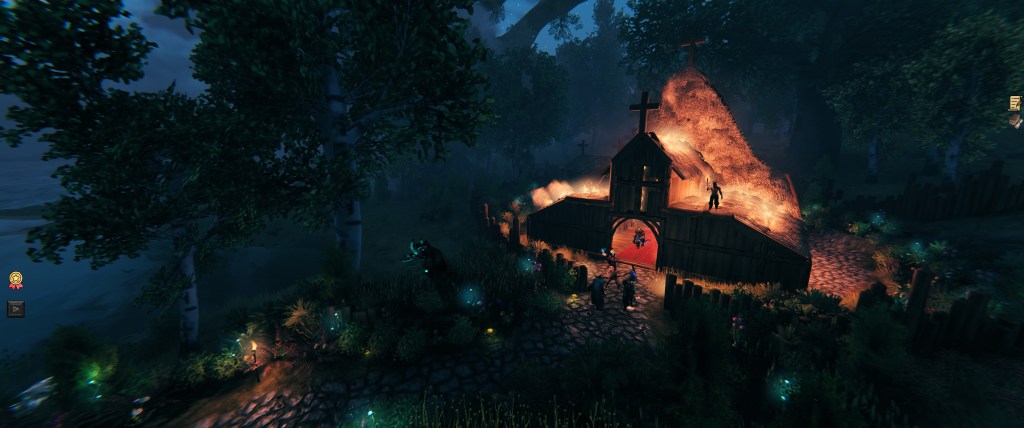The width and height of the screenshot is (1024, 428).
Task: Click the play arrow button
Action: (16, 308)
